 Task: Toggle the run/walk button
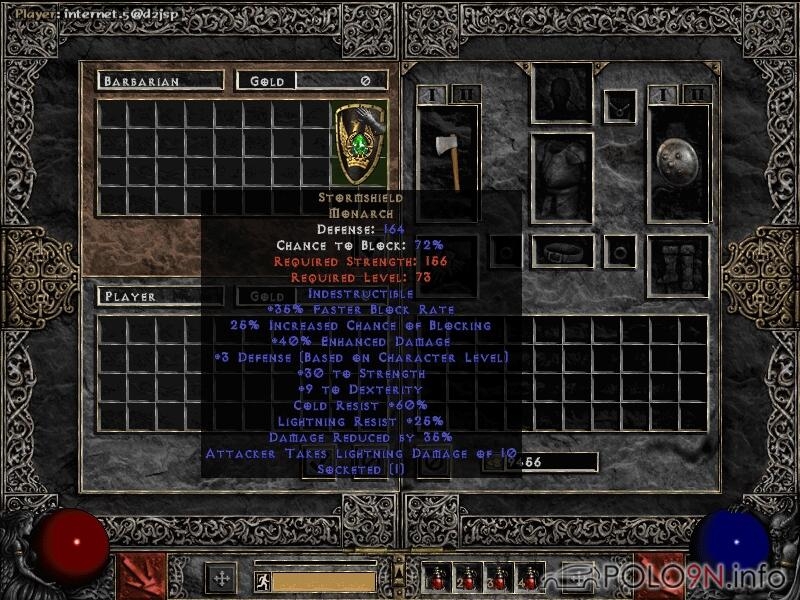(x=259, y=579)
